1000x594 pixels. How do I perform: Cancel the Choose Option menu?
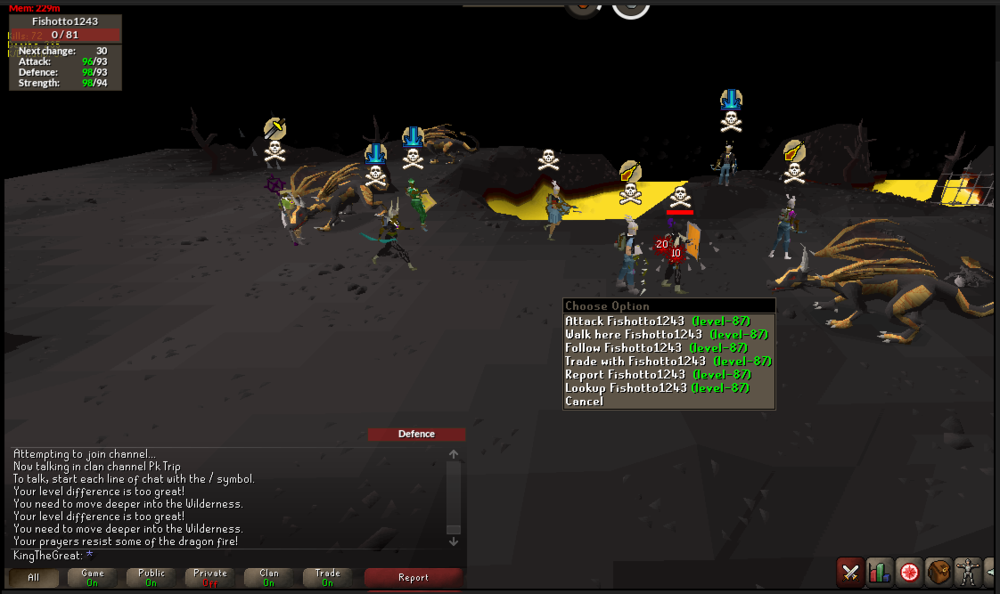pos(584,402)
